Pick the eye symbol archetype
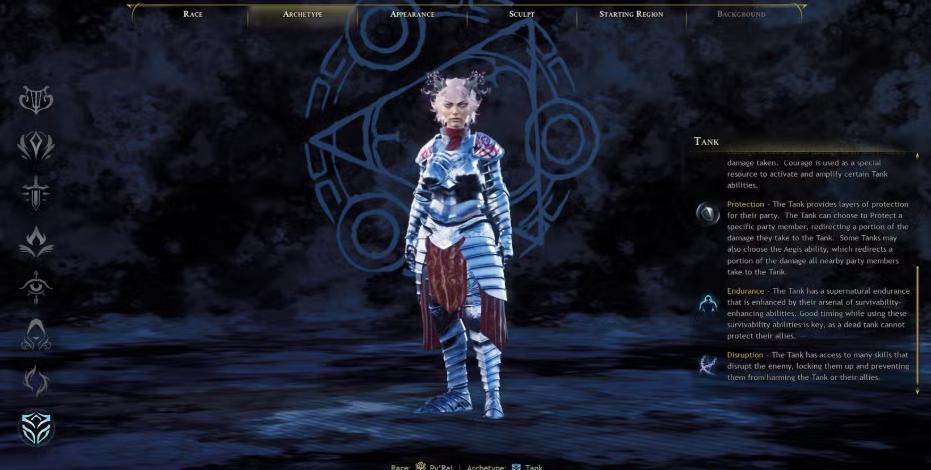This screenshot has width=931, height=470. (x=36, y=287)
